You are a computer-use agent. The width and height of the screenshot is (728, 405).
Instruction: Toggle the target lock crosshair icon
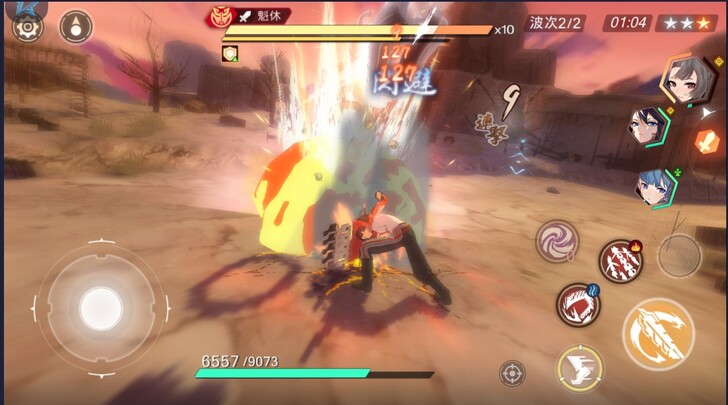coord(512,373)
